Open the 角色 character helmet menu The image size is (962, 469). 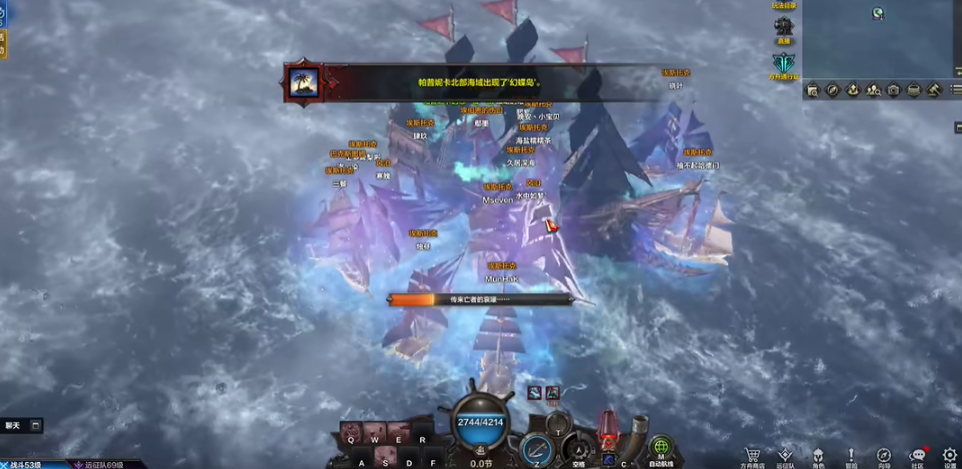[x=818, y=453]
